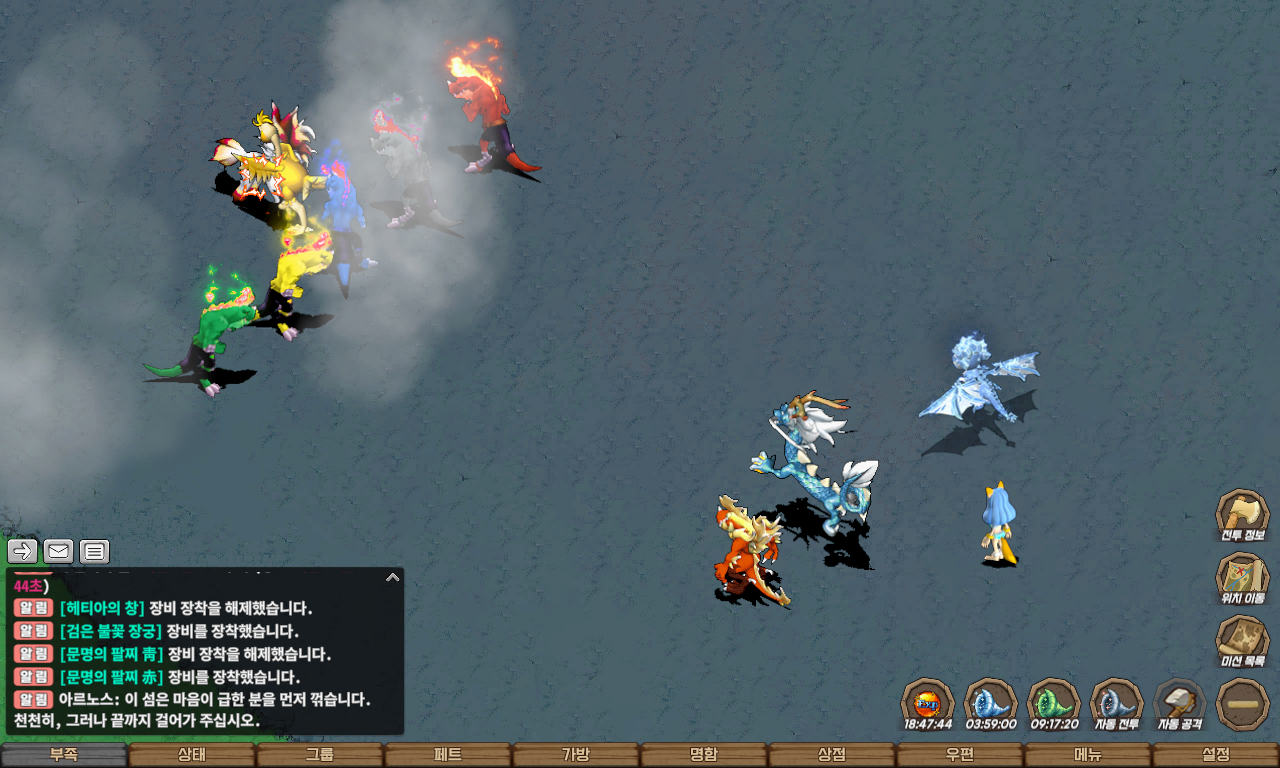Viewport: 1280px width, 768px height.
Task: Toggle 자동 전투 (Auto Battle) horn icon
Action: coord(1116,703)
